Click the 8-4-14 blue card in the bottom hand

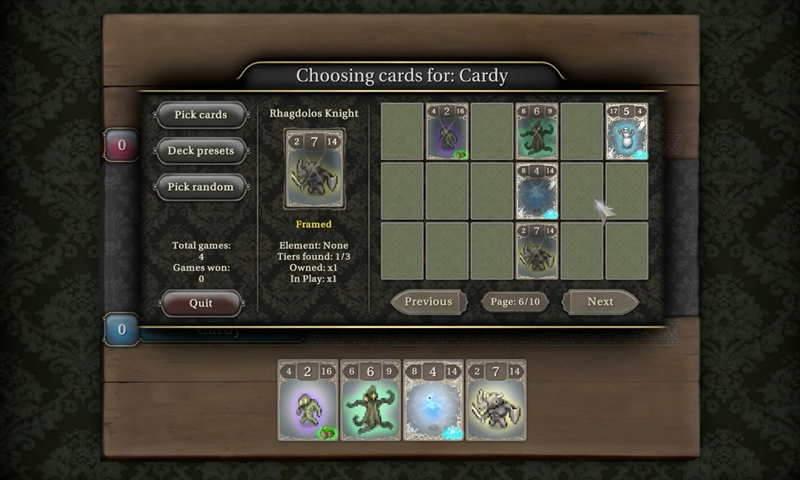(x=433, y=400)
